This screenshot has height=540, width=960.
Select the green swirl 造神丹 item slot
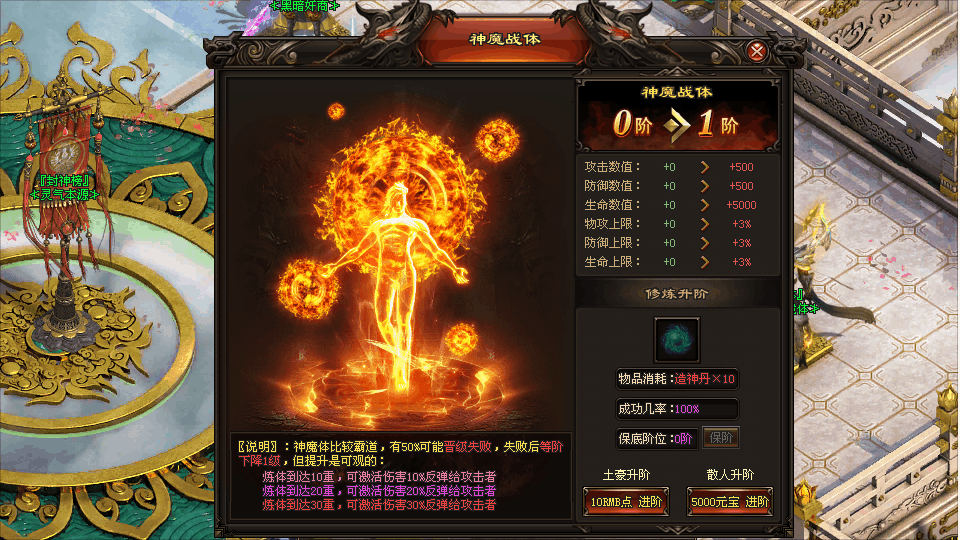[677, 340]
